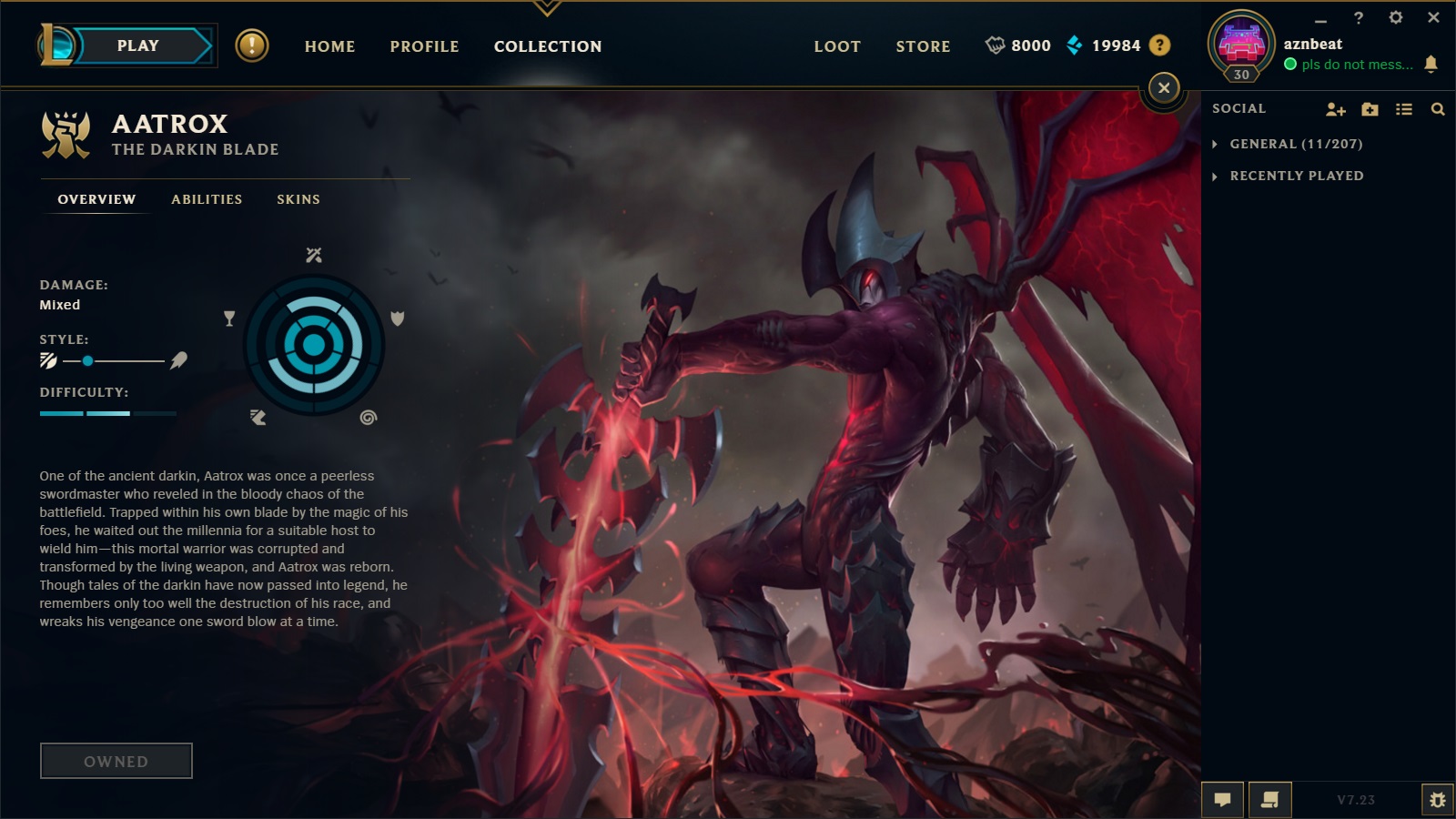Screen dimensions: 1456x819
Task: Create a new friend group via folder icon
Action: (1370, 108)
